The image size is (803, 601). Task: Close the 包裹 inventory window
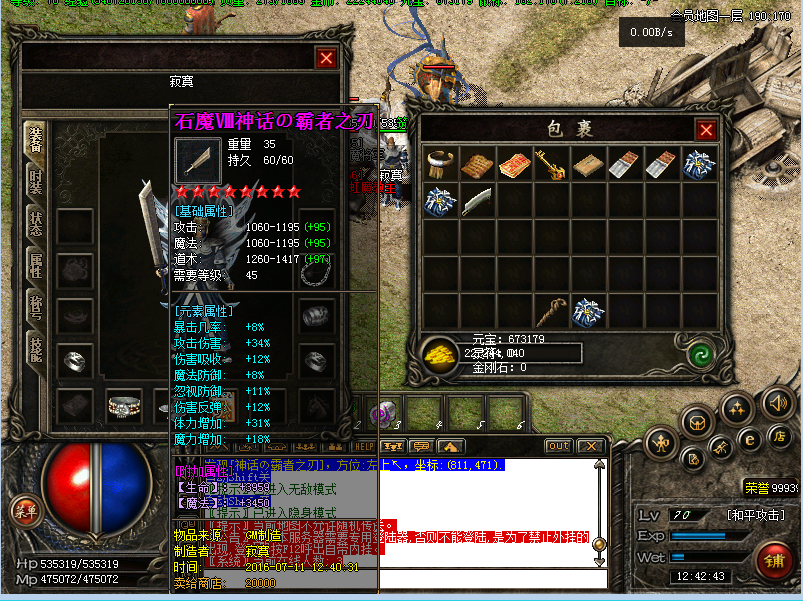point(706,130)
